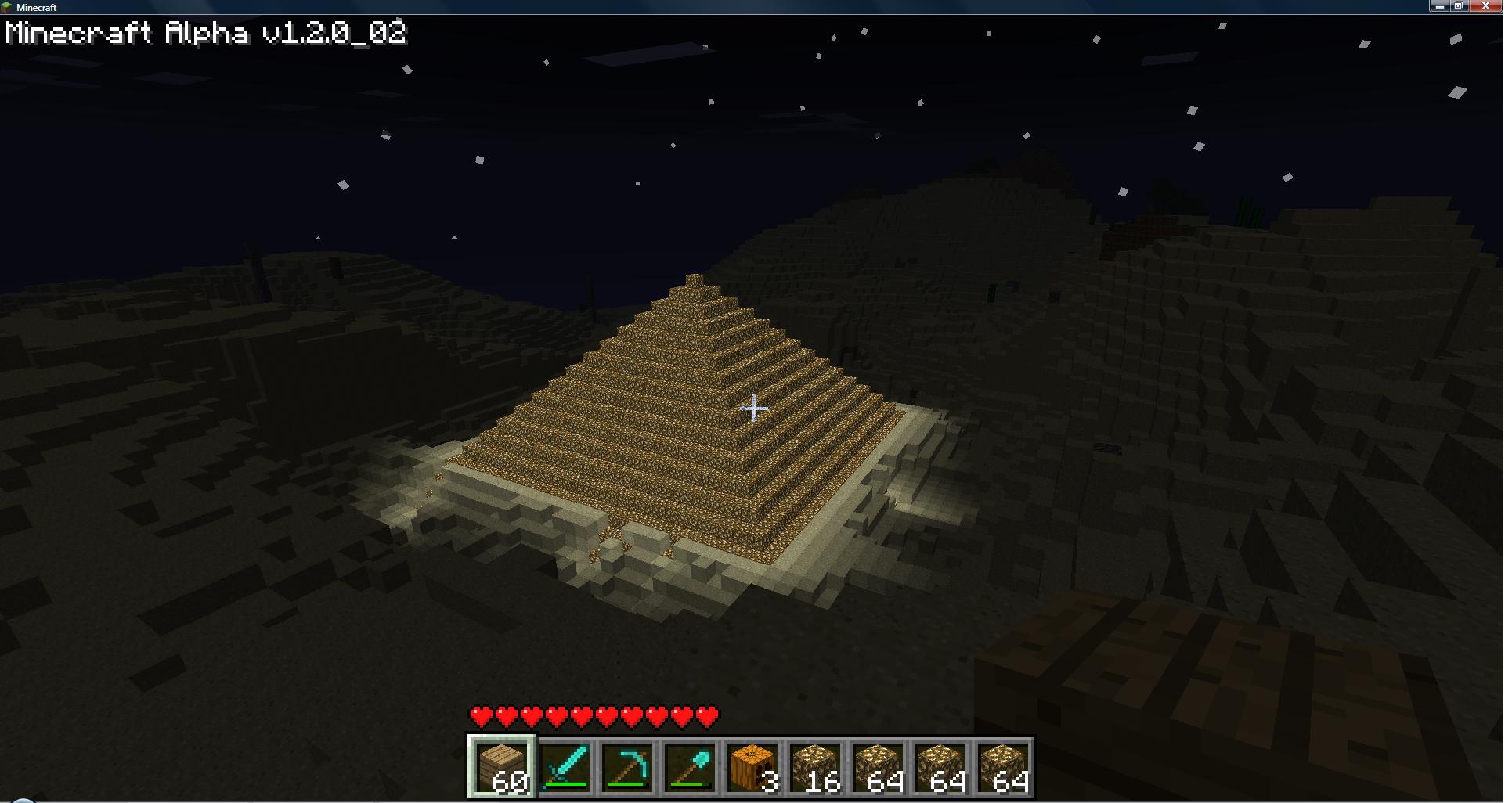This screenshot has width=1512, height=803.
Task: Minimize the Minecraft window
Action: coord(1440,6)
